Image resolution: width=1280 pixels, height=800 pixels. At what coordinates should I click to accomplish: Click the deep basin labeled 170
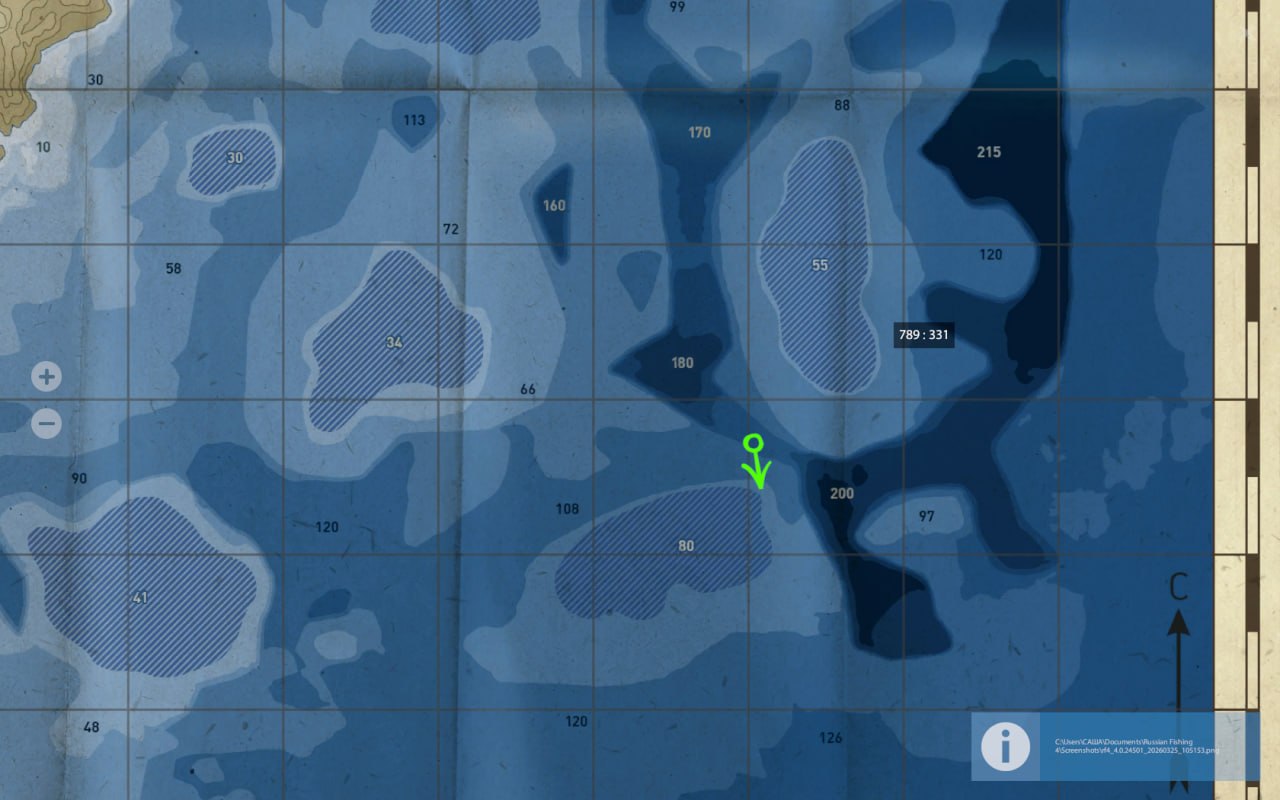[x=699, y=131]
